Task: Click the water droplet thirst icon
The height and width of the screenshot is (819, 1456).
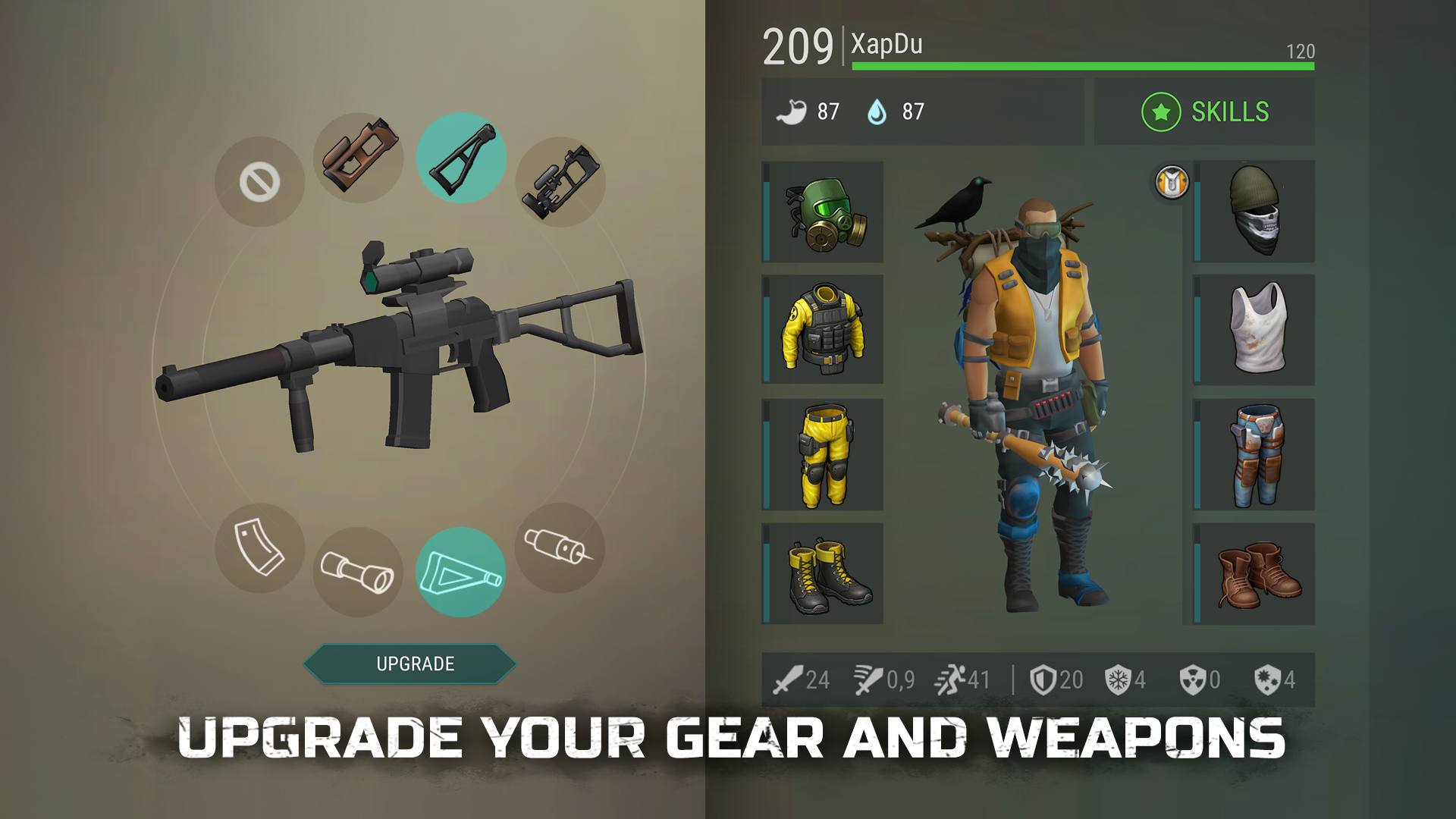Action: coord(877,111)
